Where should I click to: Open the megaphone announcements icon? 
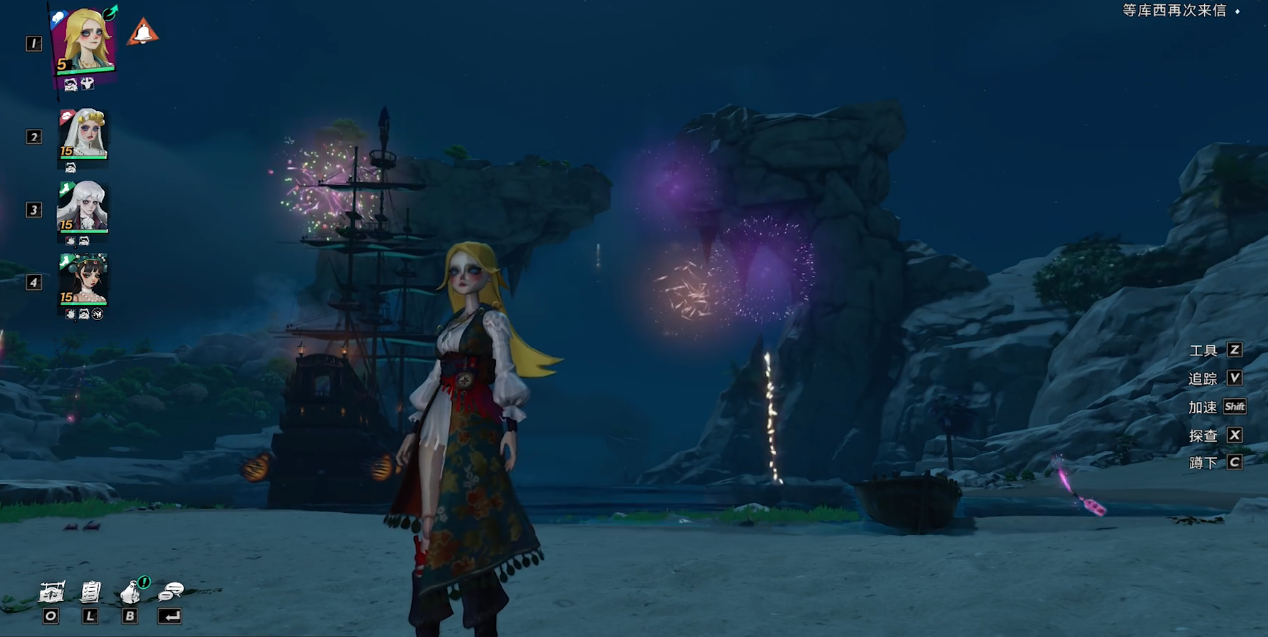(x=131, y=592)
